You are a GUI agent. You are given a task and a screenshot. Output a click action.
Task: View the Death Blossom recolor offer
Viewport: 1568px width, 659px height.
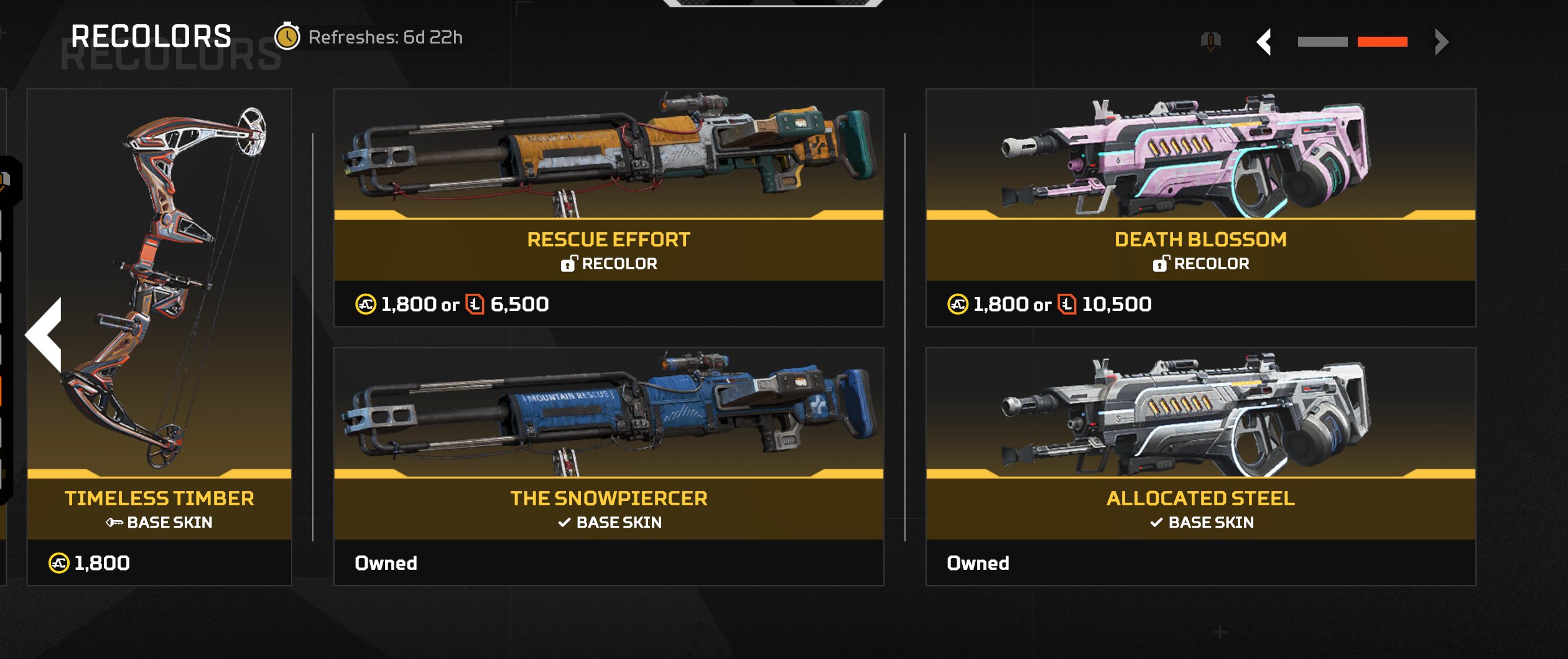coord(1200,207)
